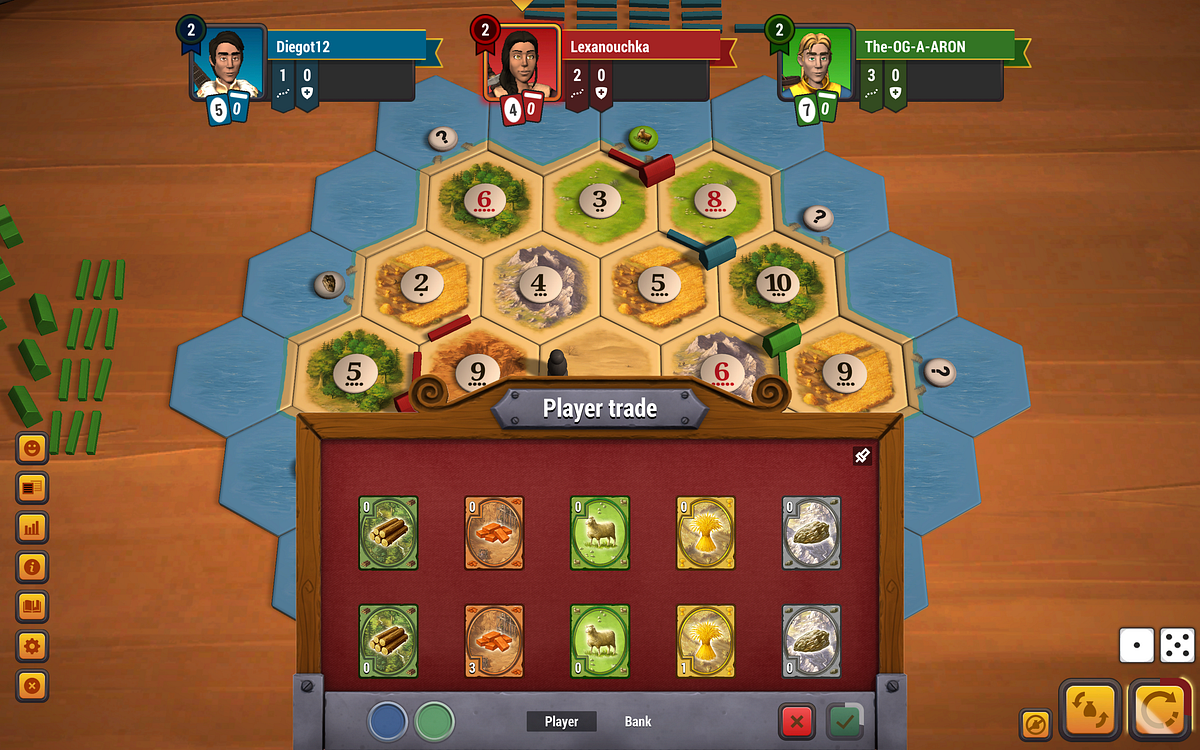Screen dimensions: 1200x750
Task: End the turn with the circular arrow button
Action: click(x=1164, y=709)
